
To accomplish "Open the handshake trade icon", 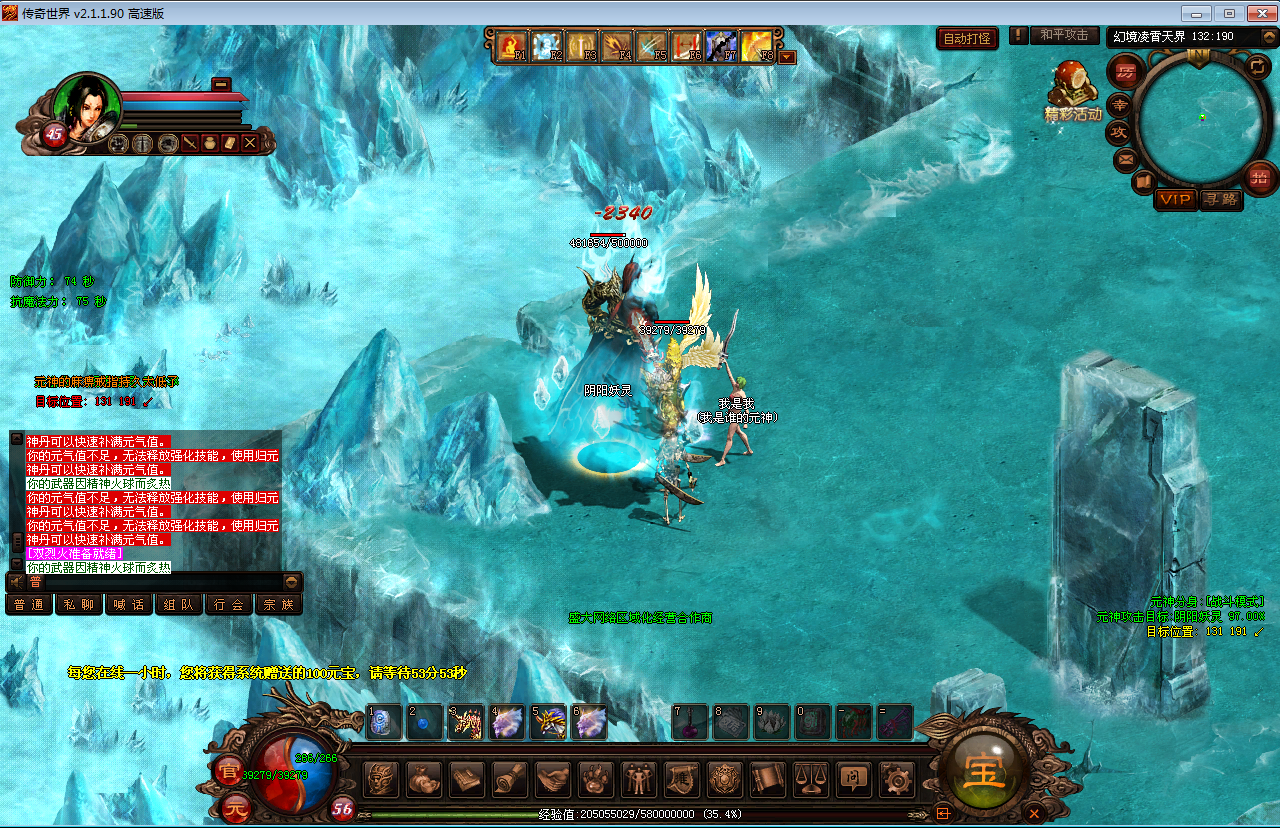I will pyautogui.click(x=552, y=779).
